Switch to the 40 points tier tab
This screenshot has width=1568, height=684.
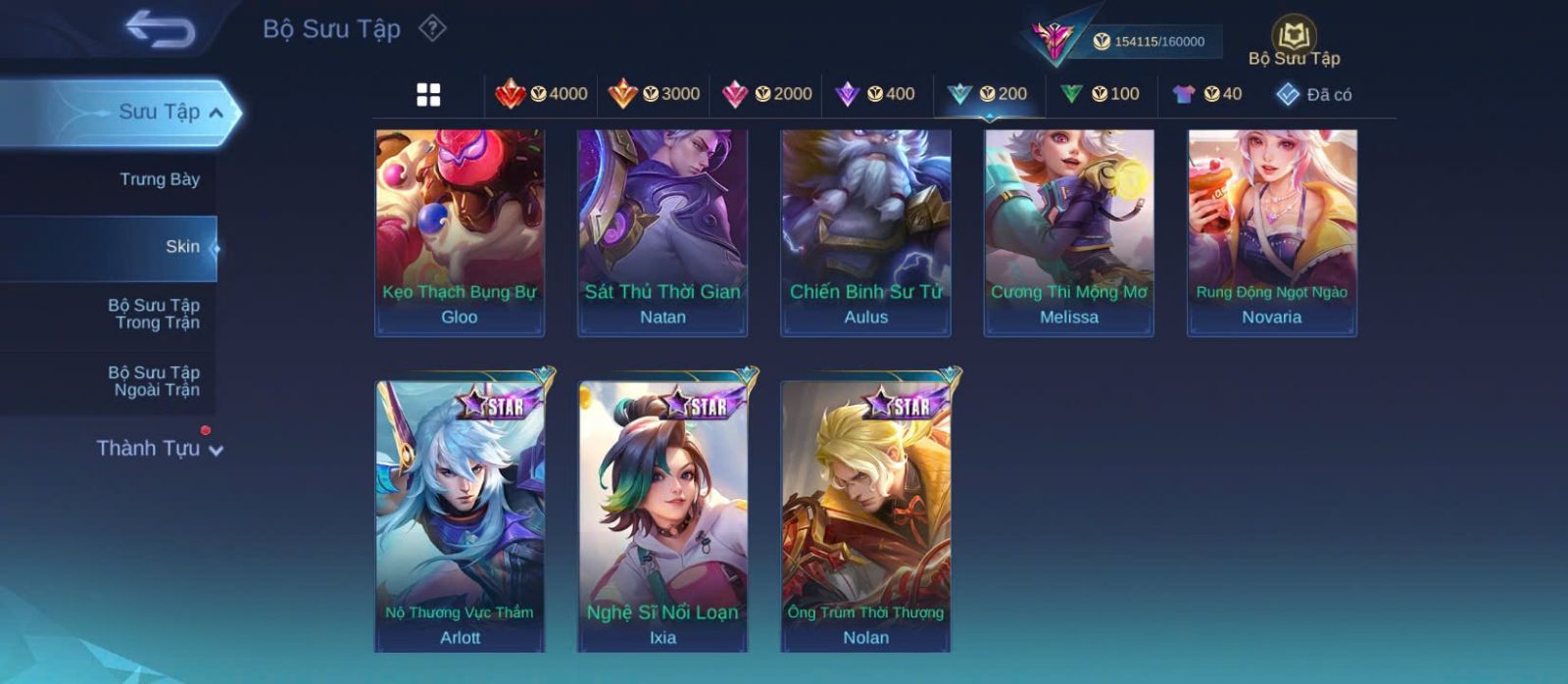pos(1207,94)
